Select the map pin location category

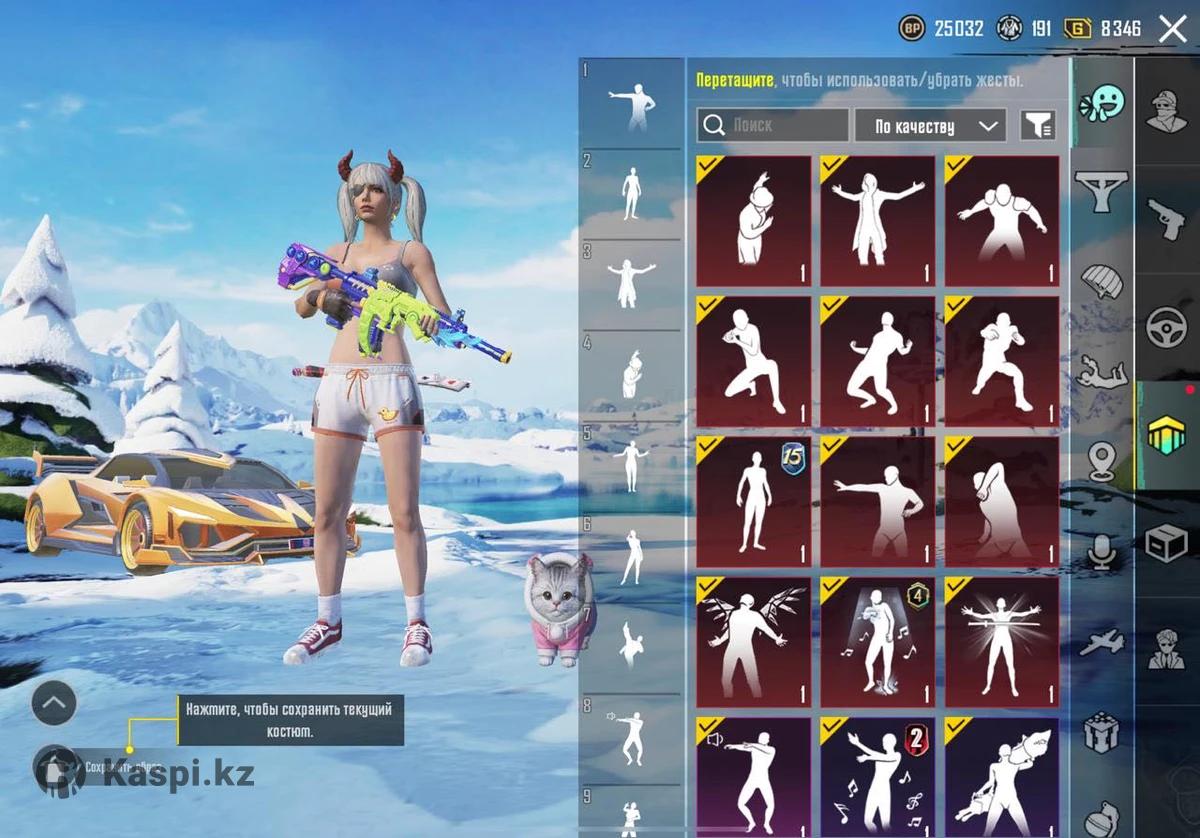click(1102, 460)
